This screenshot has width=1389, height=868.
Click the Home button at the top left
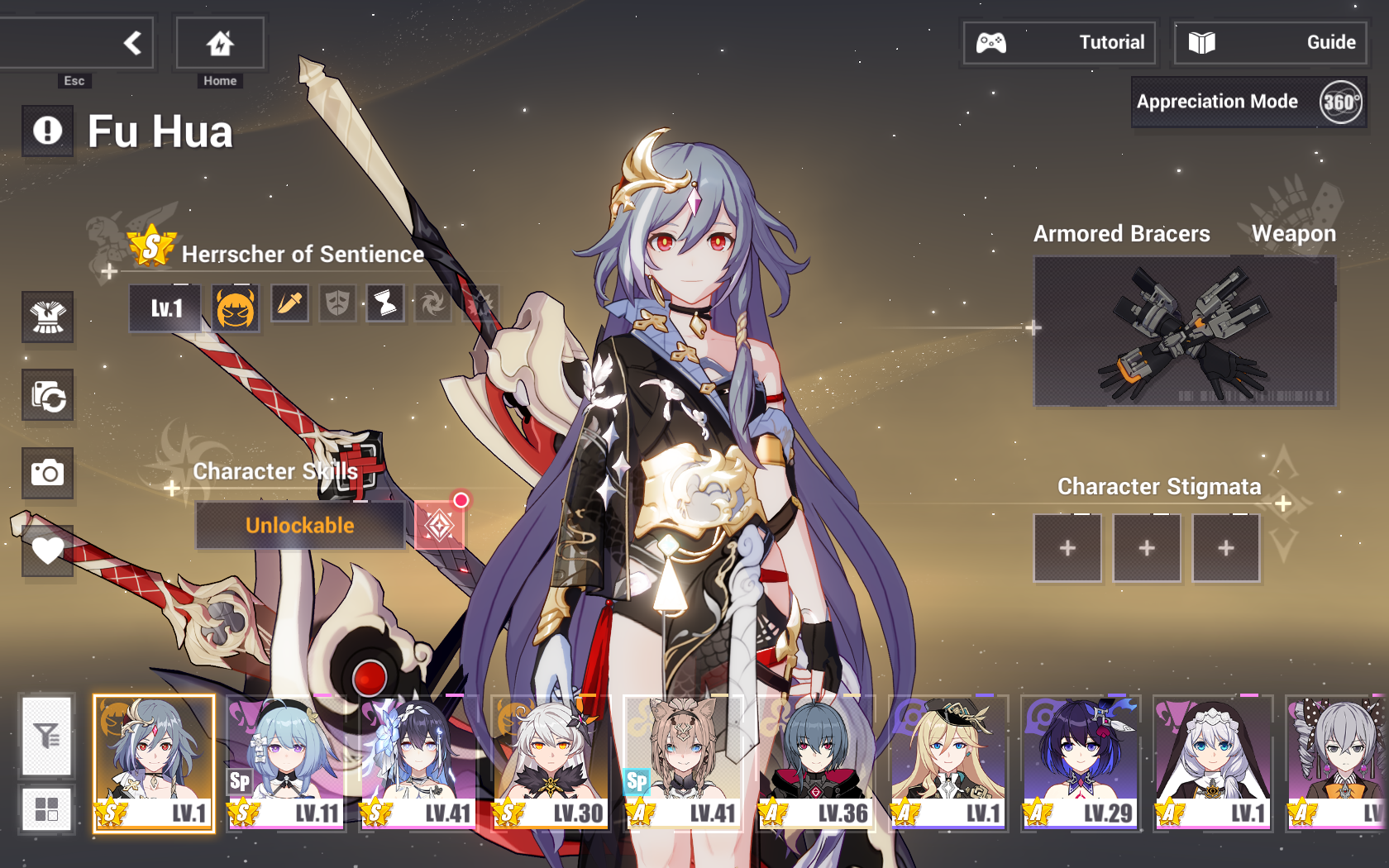218,43
